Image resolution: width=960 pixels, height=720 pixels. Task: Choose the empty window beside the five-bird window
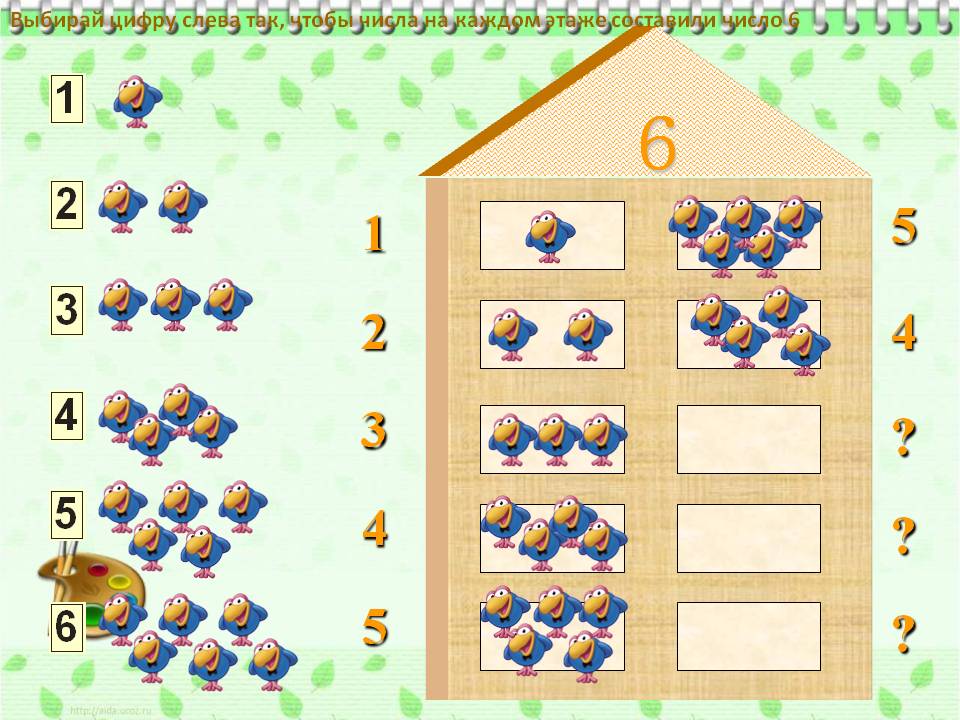748,636
